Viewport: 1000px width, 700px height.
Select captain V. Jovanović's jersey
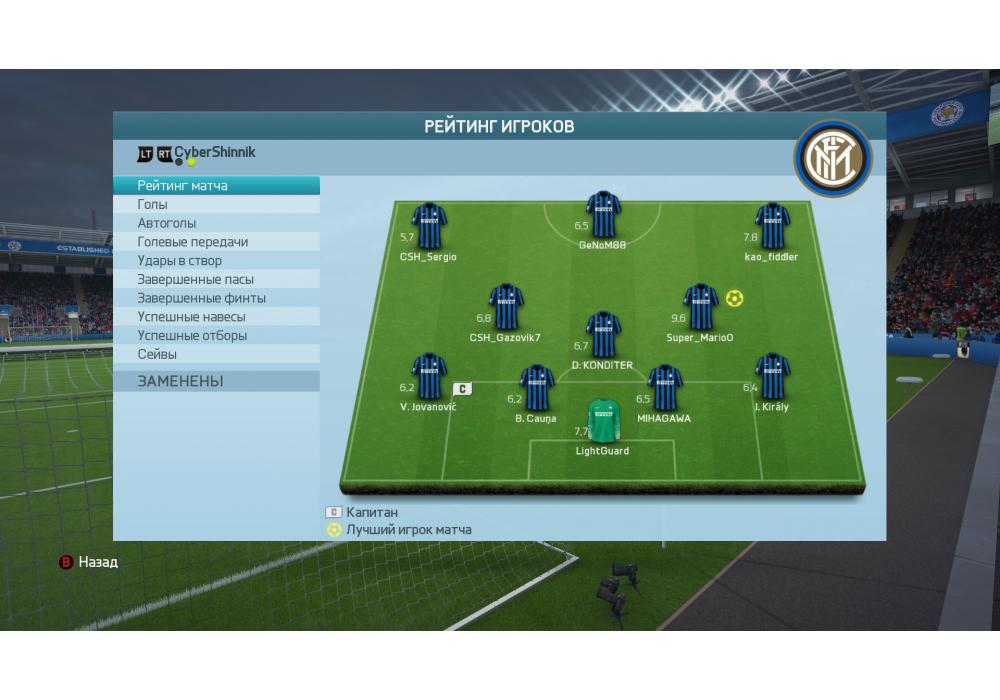429,376
